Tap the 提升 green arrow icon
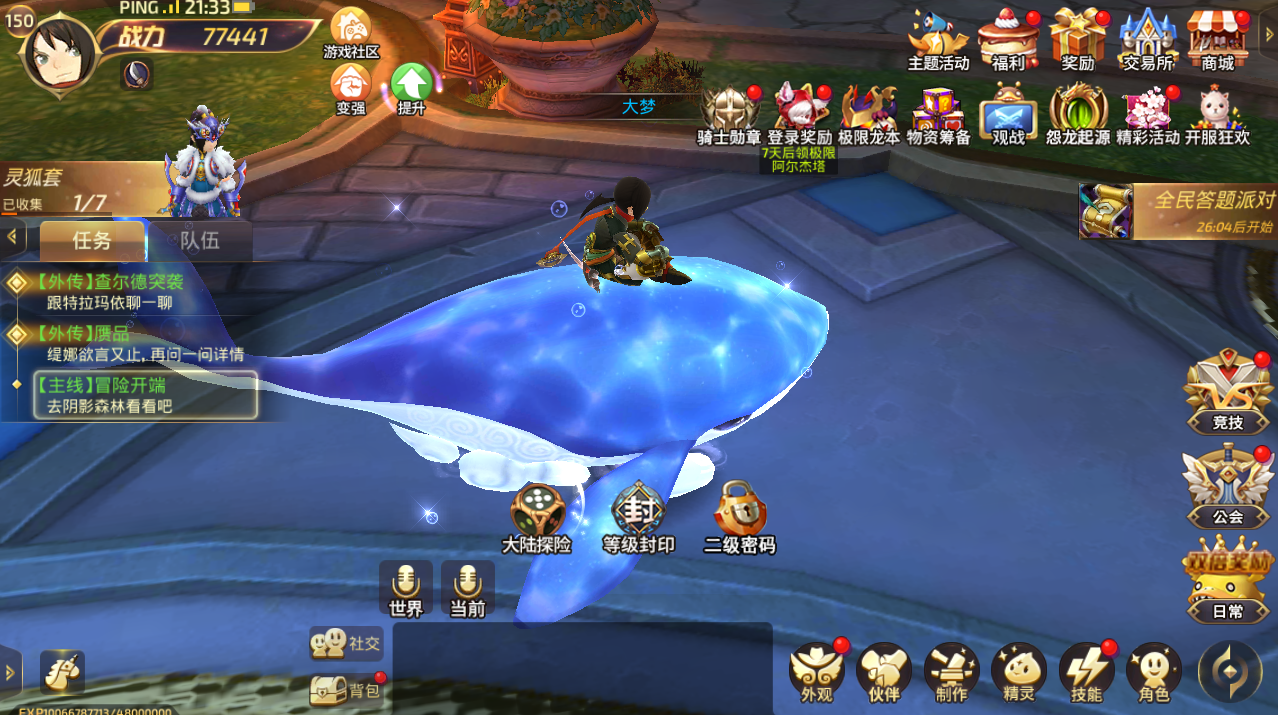The image size is (1278, 715). pyautogui.click(x=411, y=86)
